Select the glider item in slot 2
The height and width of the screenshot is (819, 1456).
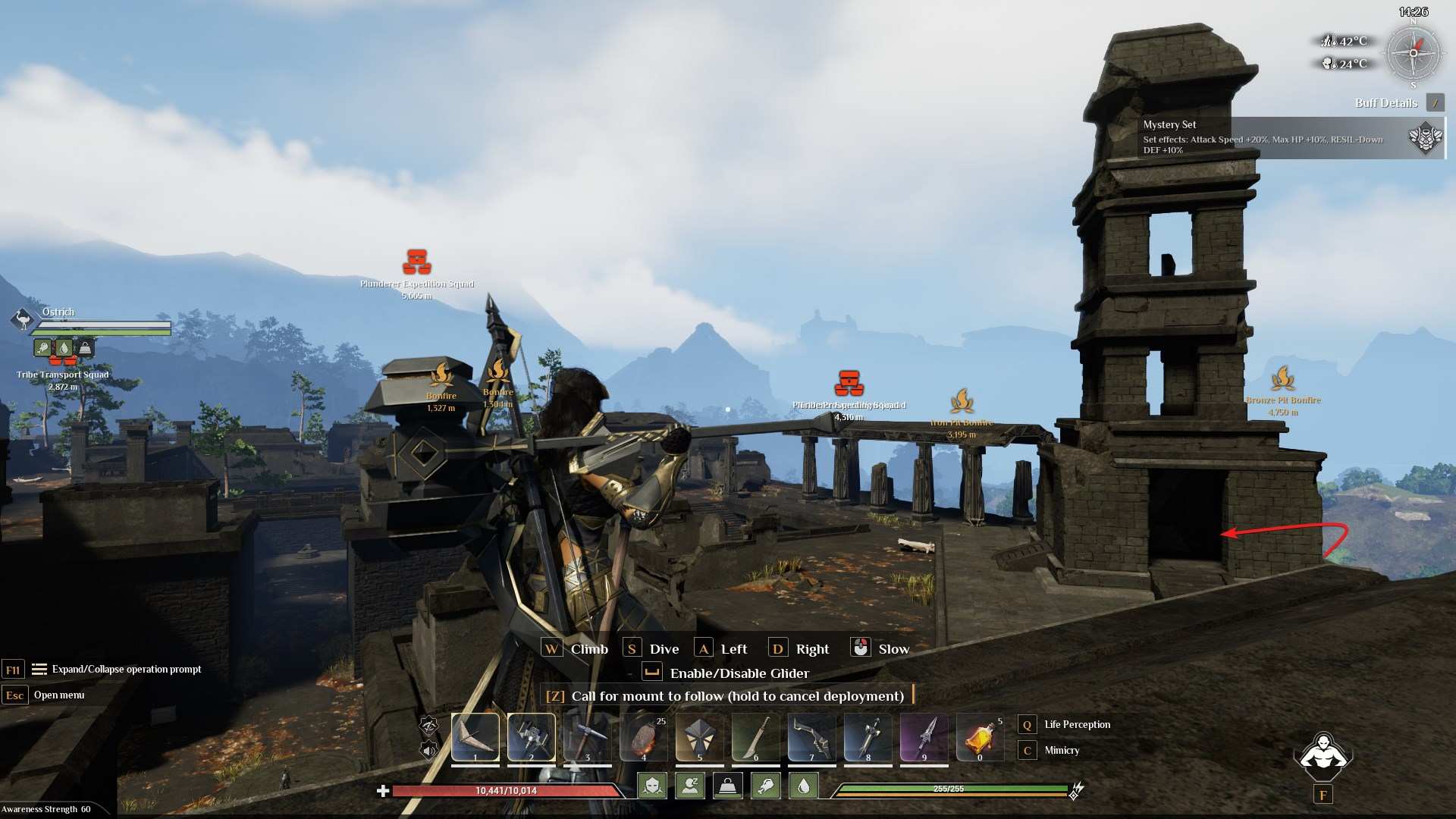[532, 737]
